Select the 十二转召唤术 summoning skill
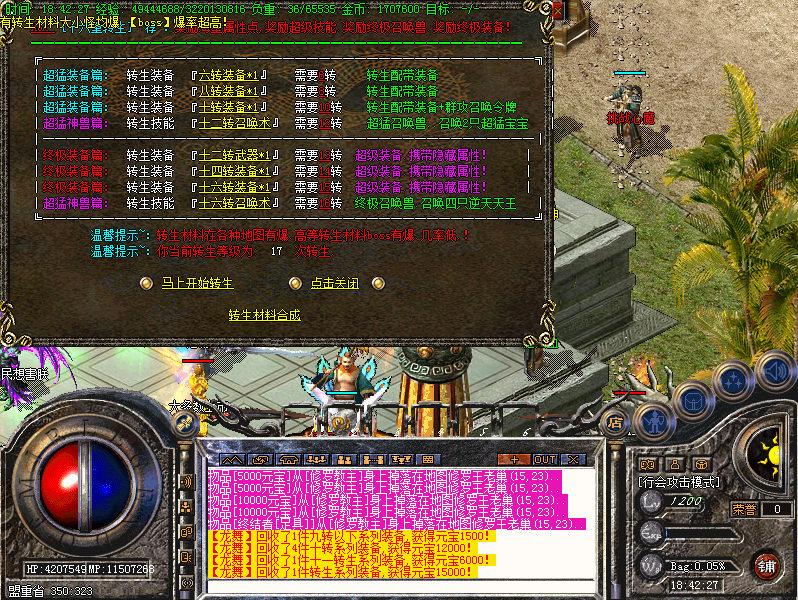The image size is (798, 600). tap(236, 123)
